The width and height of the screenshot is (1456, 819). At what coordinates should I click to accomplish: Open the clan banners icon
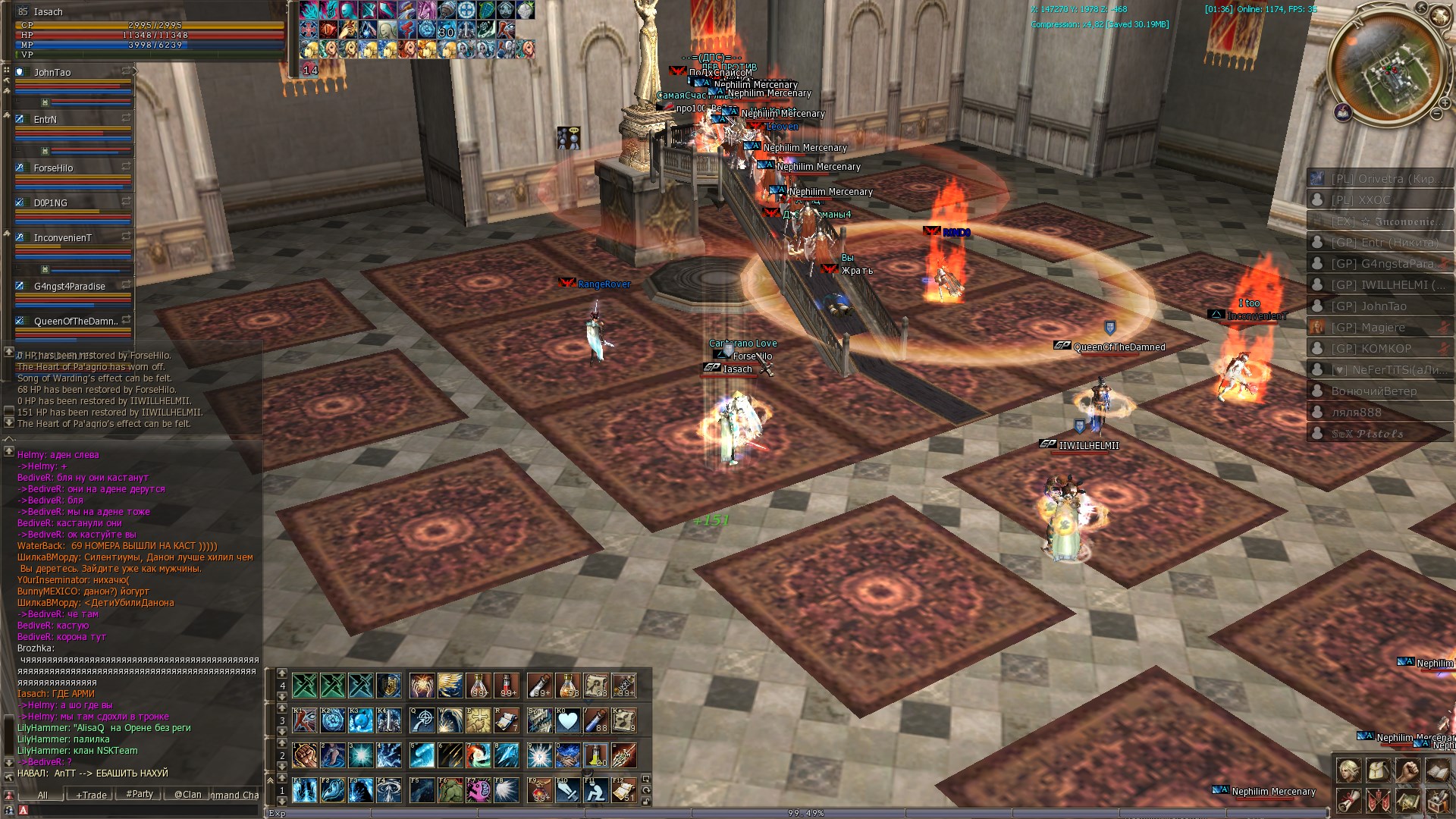pos(1378,801)
